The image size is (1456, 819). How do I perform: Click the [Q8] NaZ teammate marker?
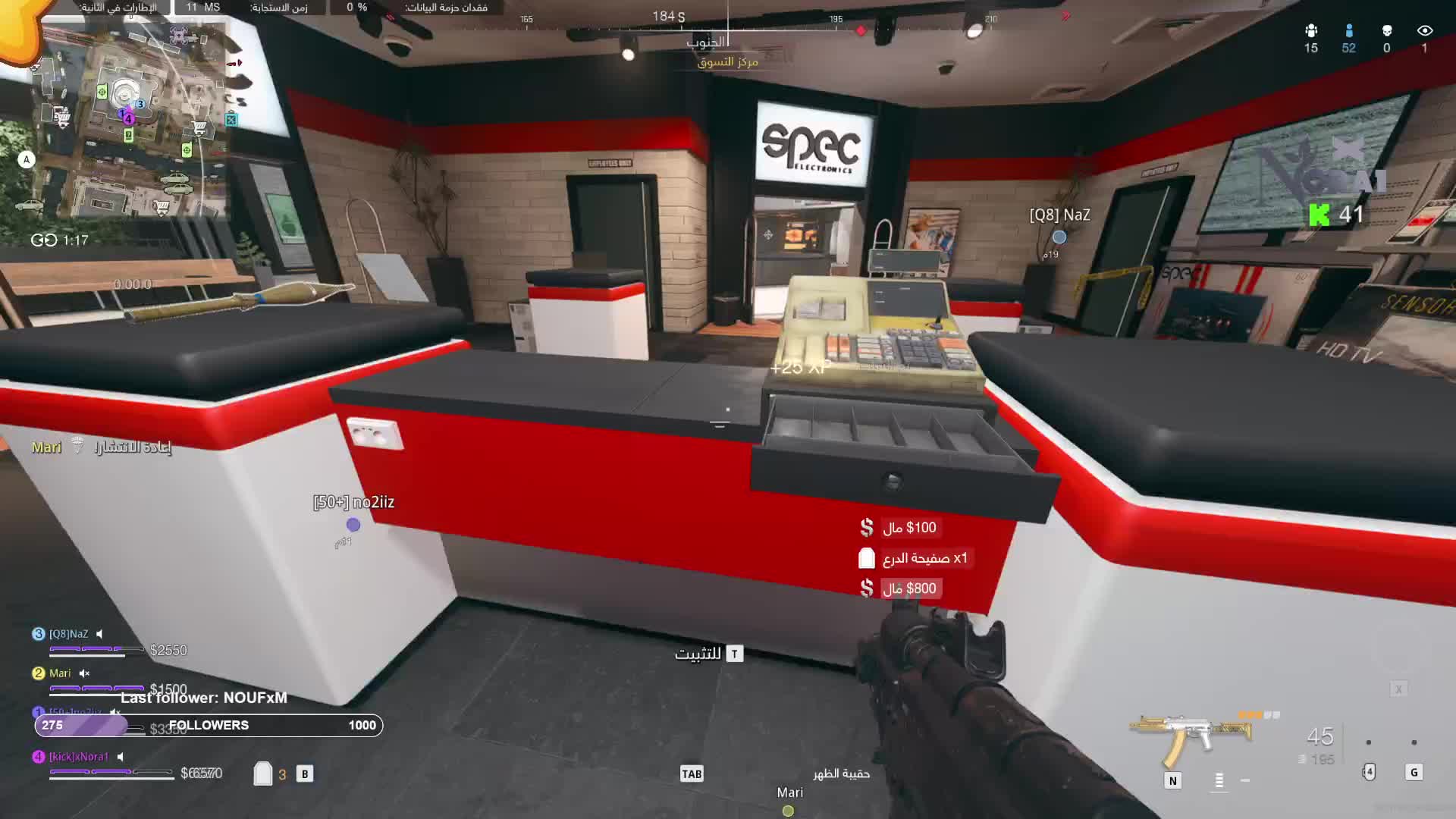[x=1059, y=237]
